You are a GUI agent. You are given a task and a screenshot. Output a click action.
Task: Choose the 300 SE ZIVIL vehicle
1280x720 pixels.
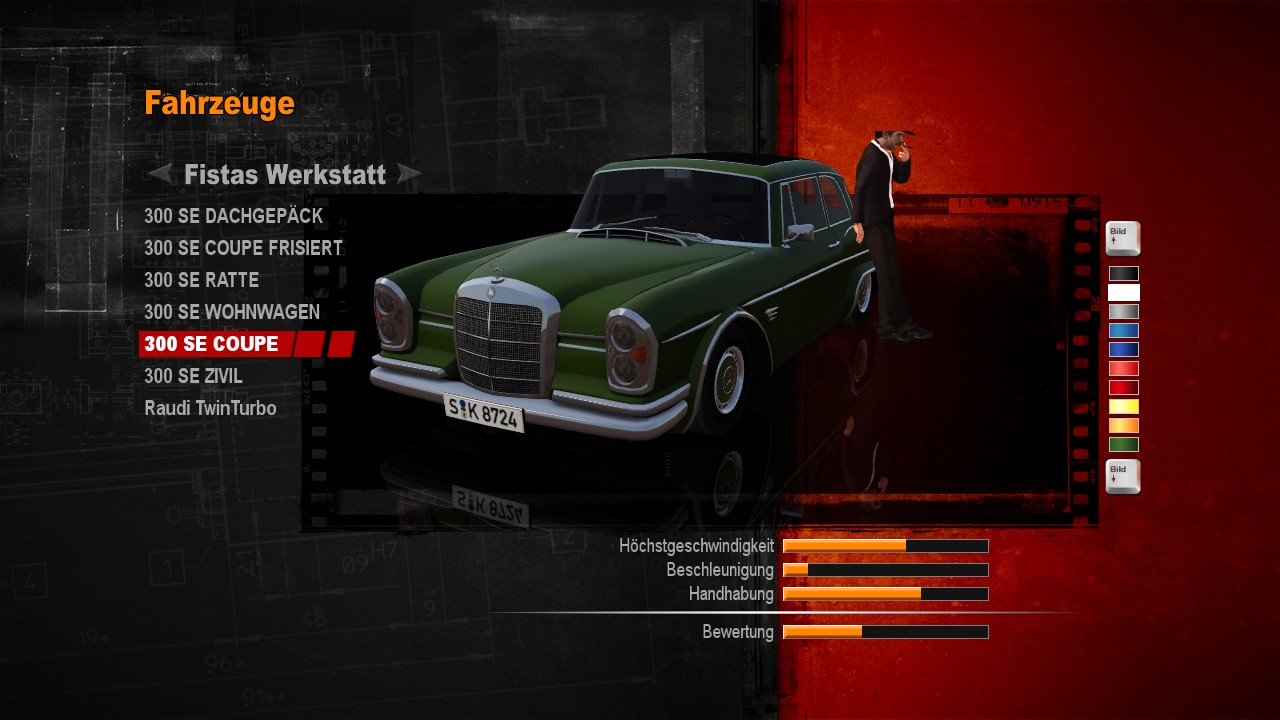(193, 376)
